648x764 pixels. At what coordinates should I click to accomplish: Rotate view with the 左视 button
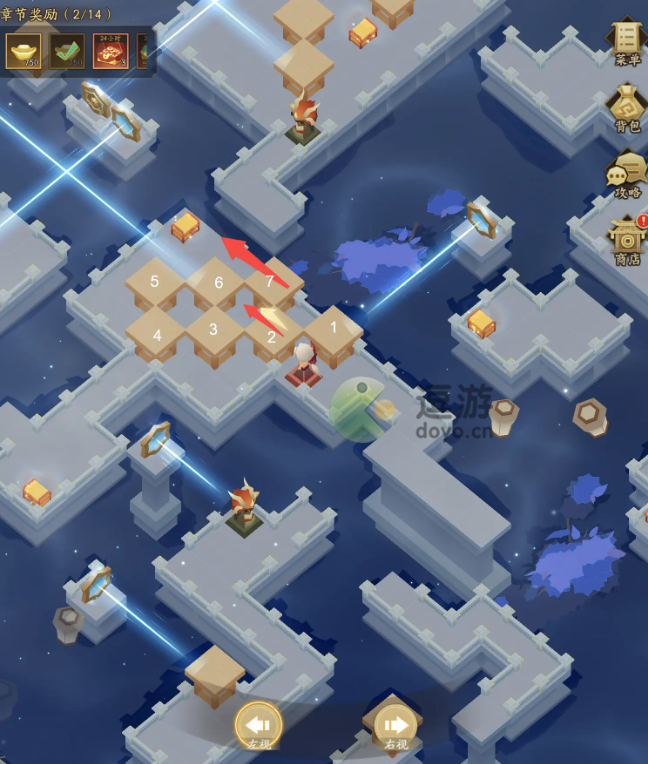[258, 725]
